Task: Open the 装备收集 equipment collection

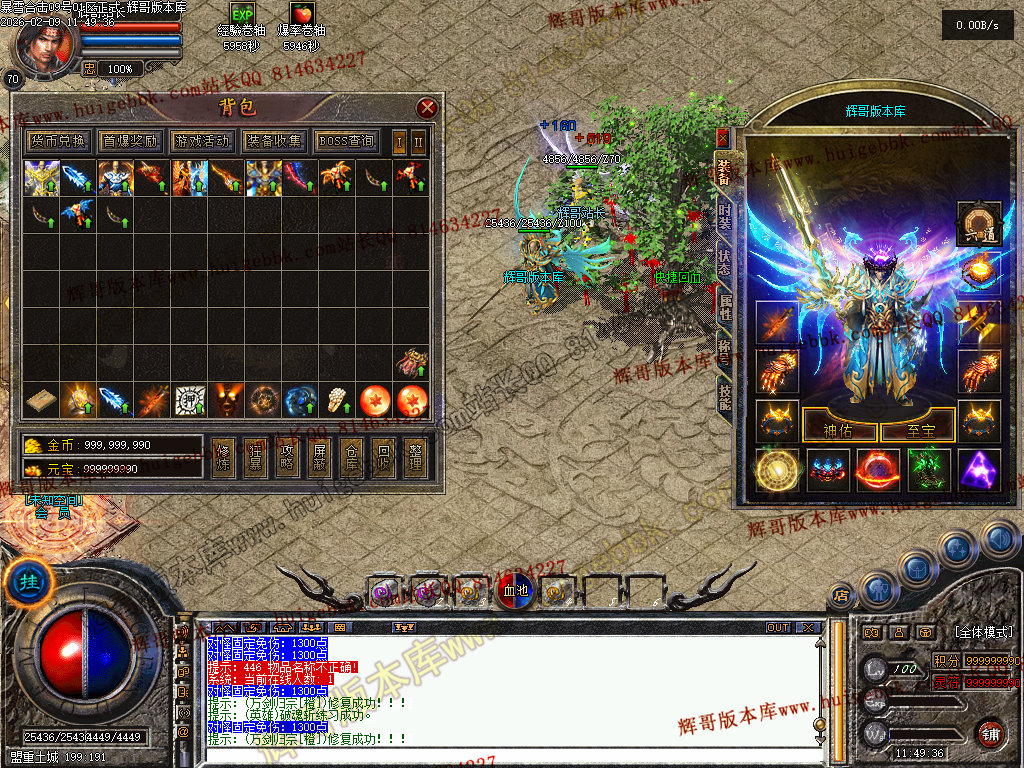Action: click(274, 142)
